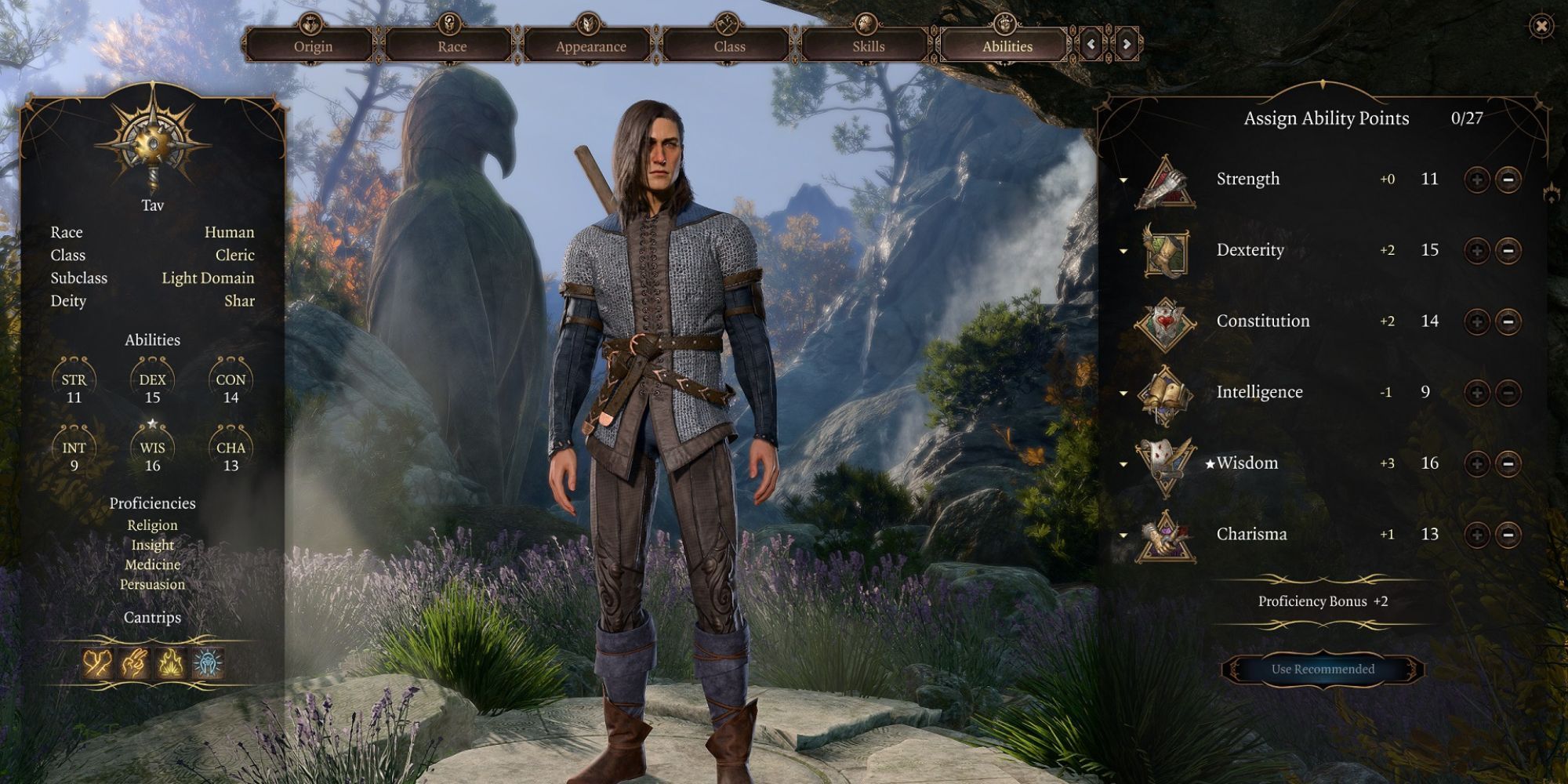
Task: Expand the Wisdom ability dropdown arrow
Action: pyautogui.click(x=1124, y=463)
